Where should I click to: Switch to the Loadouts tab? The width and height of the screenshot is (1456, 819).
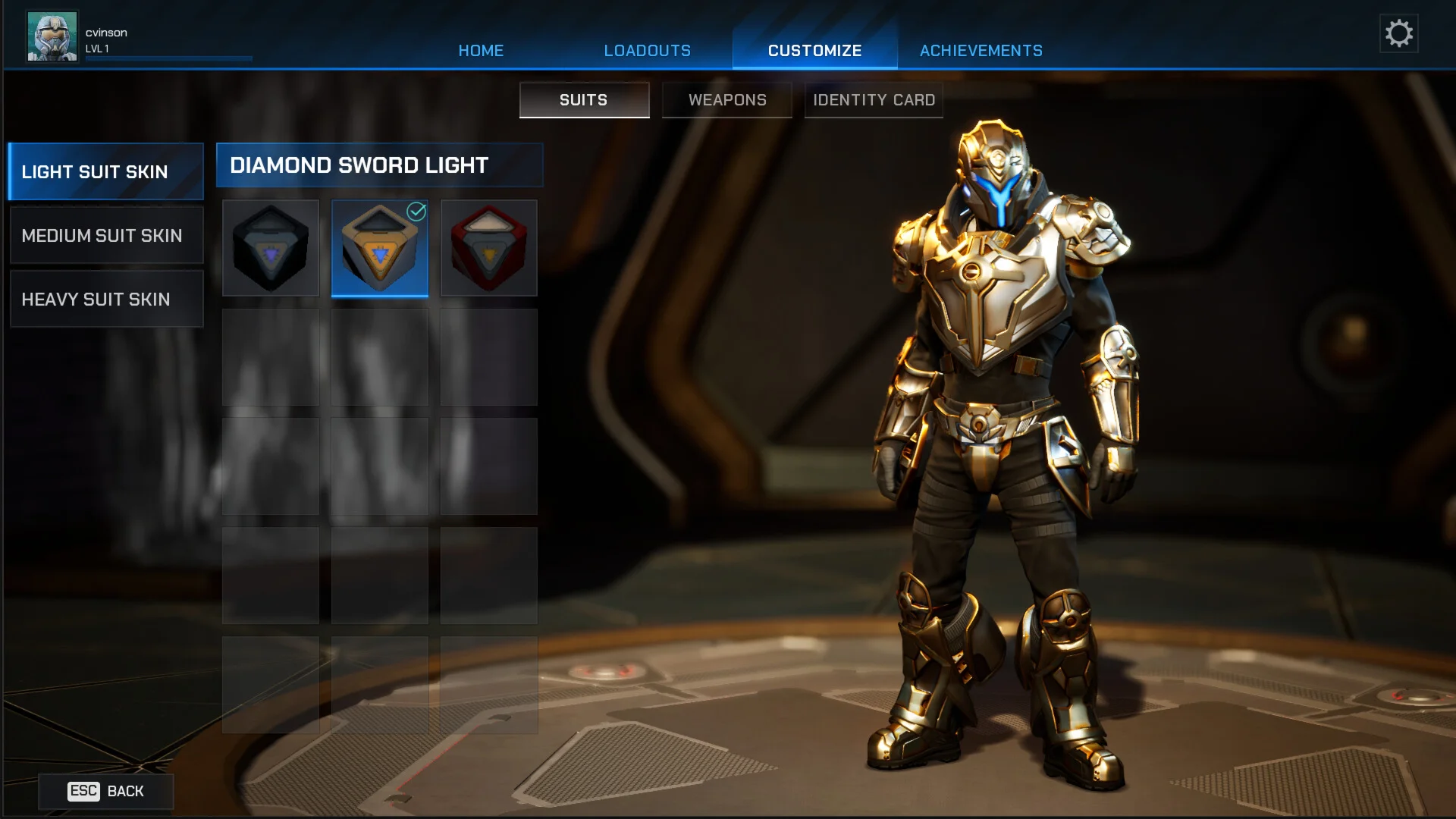pyautogui.click(x=647, y=51)
